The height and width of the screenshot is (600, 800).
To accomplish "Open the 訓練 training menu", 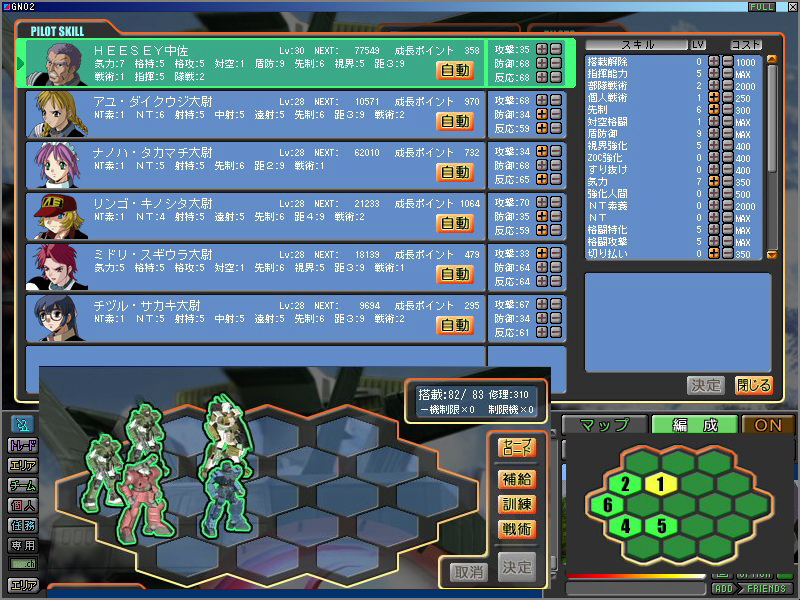I will [x=517, y=504].
